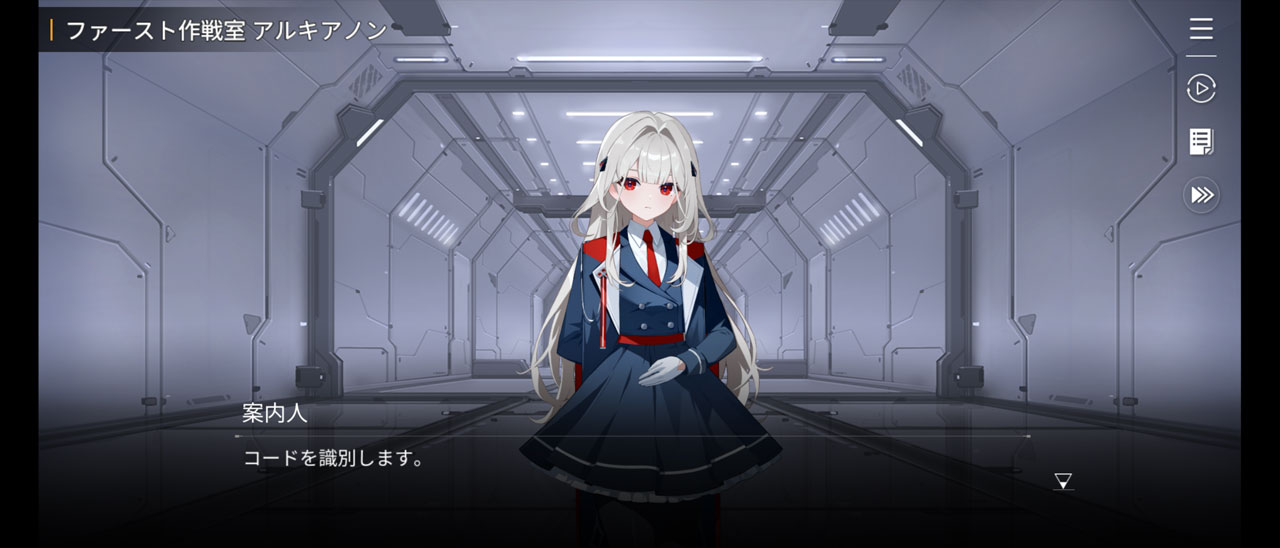Screen dimensions: 1280x548
Task: Open the hamburger menu icon
Action: (1201, 28)
